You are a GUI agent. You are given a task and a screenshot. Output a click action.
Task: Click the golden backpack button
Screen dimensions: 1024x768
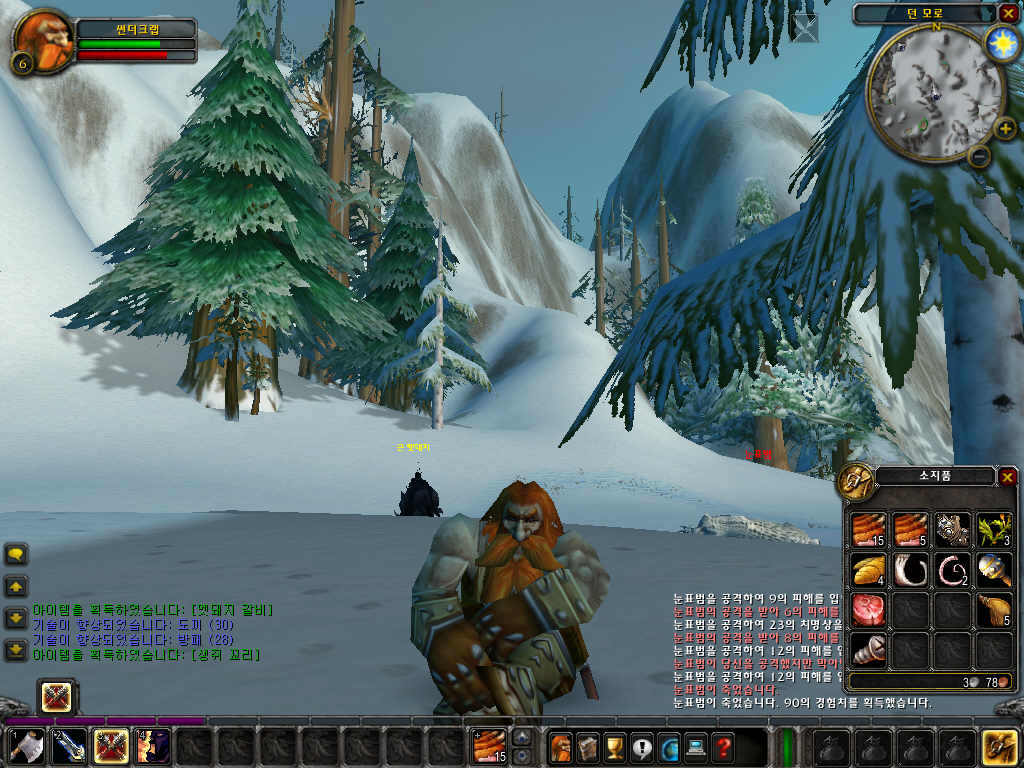[999, 747]
